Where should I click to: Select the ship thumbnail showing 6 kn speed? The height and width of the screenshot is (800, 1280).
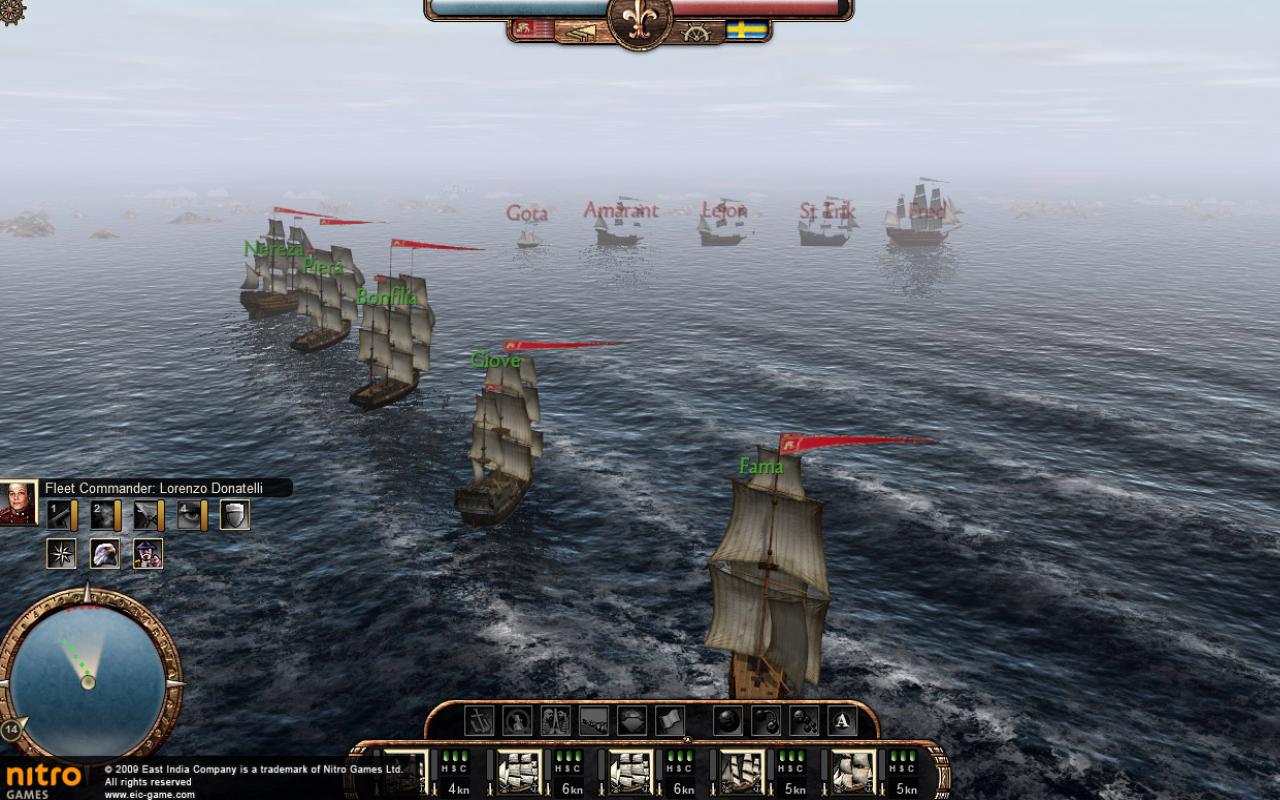(520, 770)
